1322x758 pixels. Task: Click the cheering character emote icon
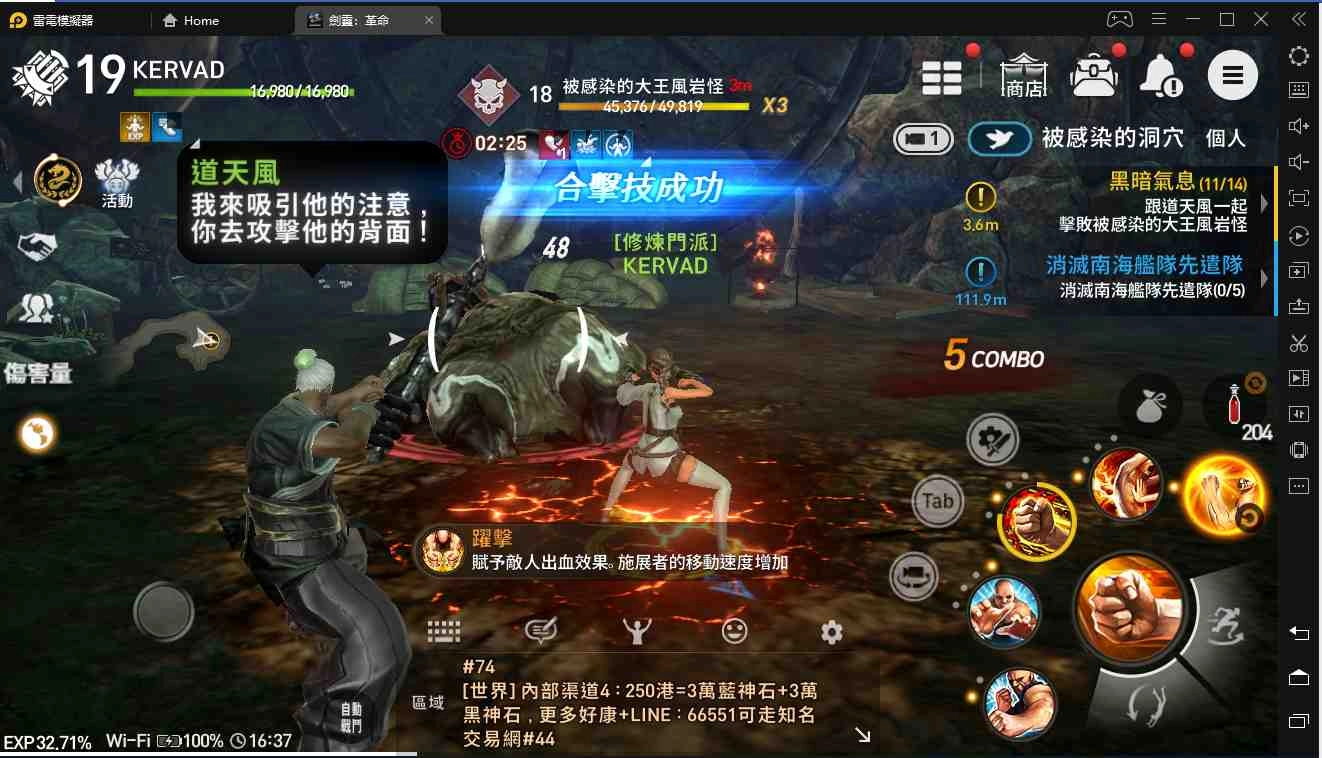(x=637, y=630)
